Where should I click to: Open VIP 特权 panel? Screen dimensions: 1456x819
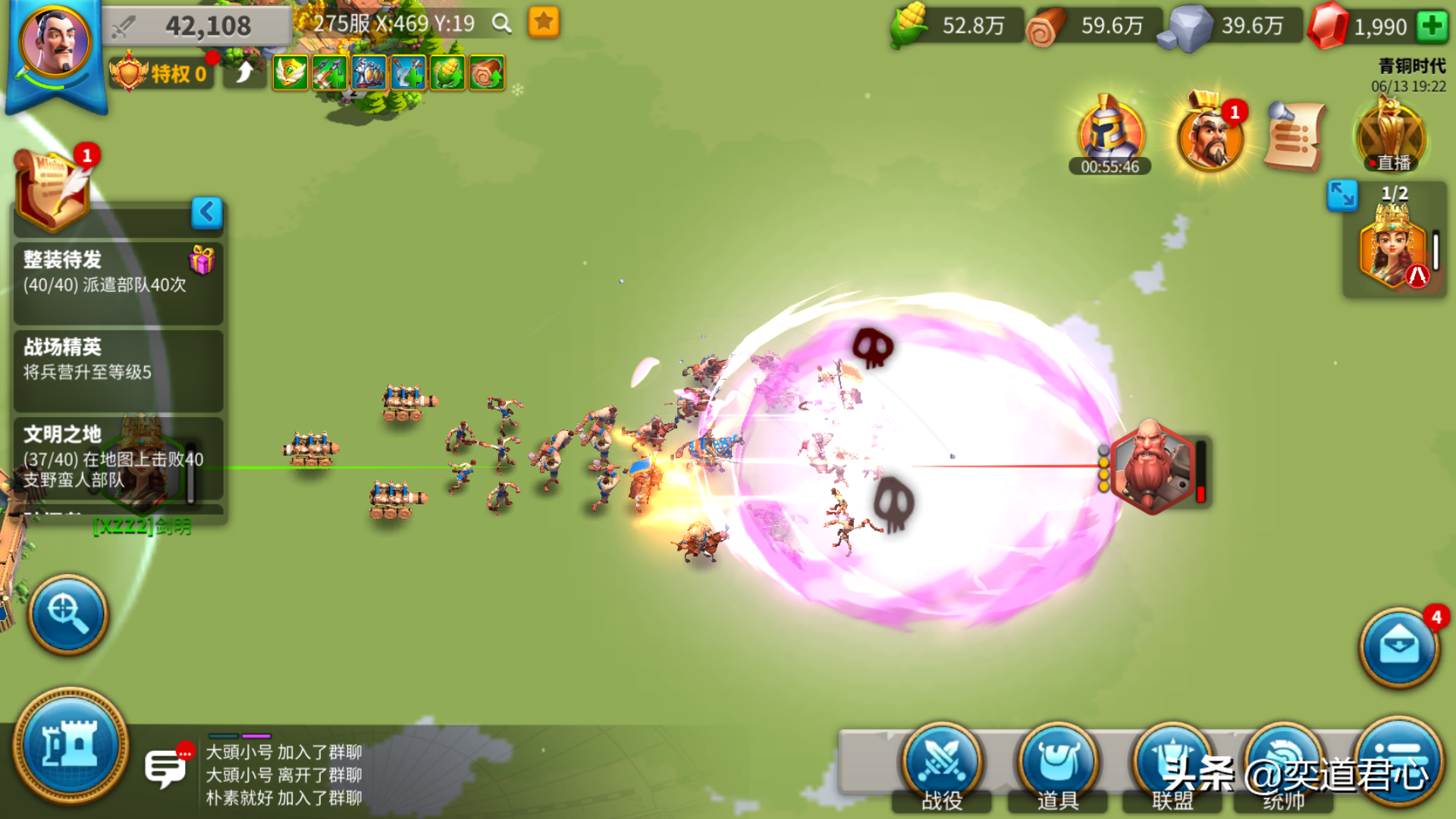(161, 74)
